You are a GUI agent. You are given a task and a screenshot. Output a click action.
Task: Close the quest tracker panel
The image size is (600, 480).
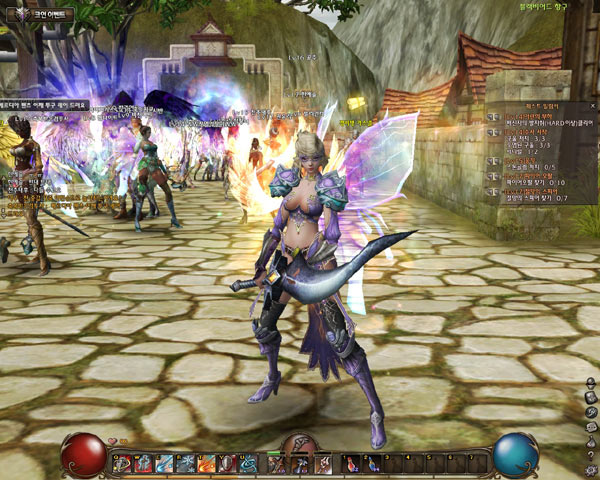click(591, 104)
